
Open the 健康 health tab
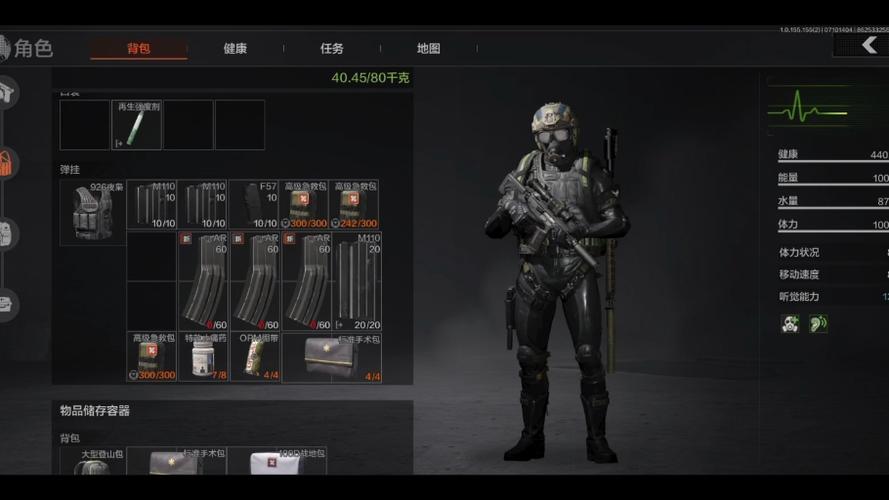235,48
